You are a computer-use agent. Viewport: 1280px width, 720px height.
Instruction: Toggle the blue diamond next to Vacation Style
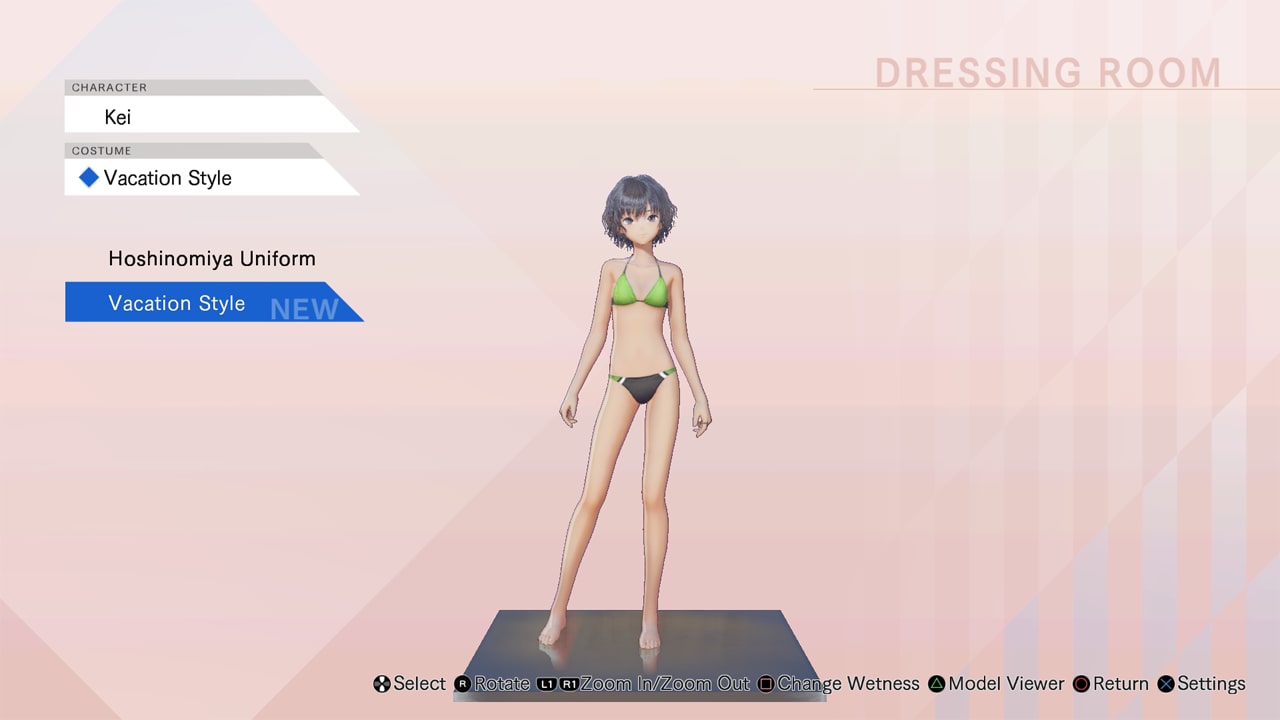(88, 177)
